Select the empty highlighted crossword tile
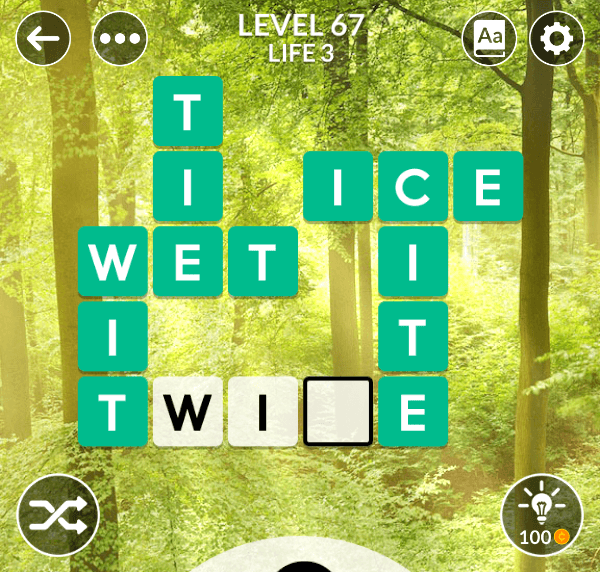Viewport: 600px width, 572px height. pyautogui.click(x=338, y=411)
